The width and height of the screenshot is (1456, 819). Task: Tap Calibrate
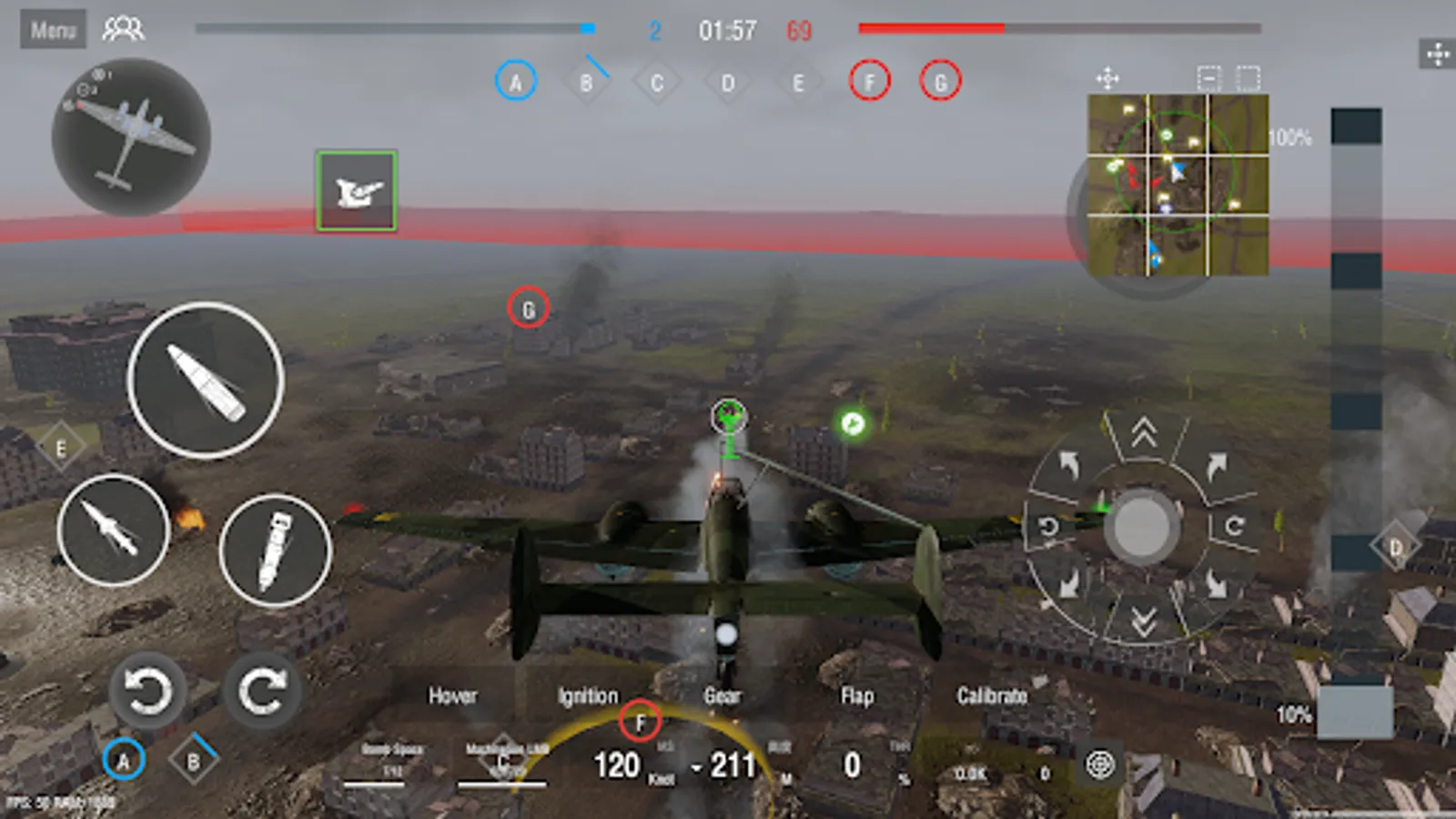click(991, 697)
